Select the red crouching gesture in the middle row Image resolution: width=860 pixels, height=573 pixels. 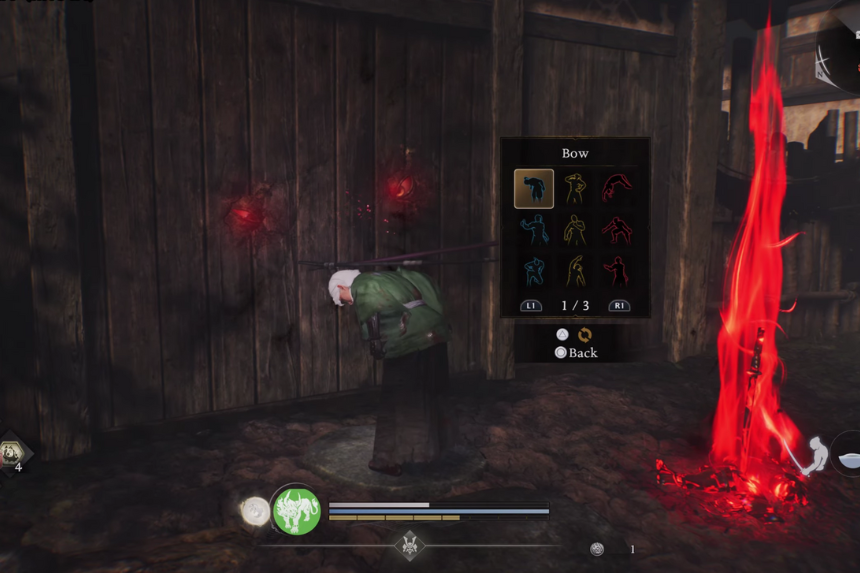pos(616,230)
